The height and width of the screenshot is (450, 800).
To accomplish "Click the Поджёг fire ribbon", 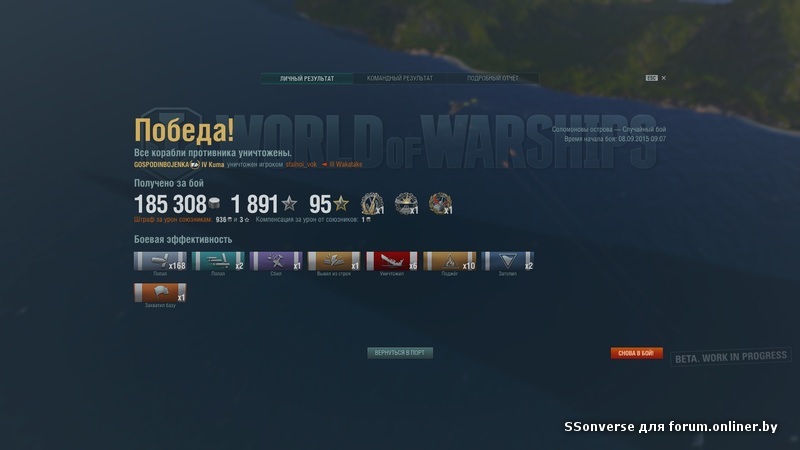I will tap(450, 262).
